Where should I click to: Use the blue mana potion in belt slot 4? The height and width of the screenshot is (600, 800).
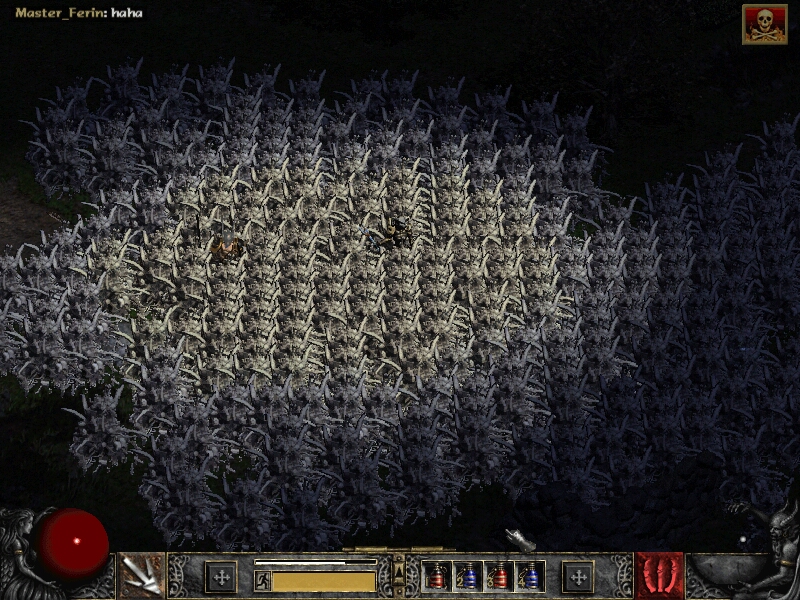528,577
